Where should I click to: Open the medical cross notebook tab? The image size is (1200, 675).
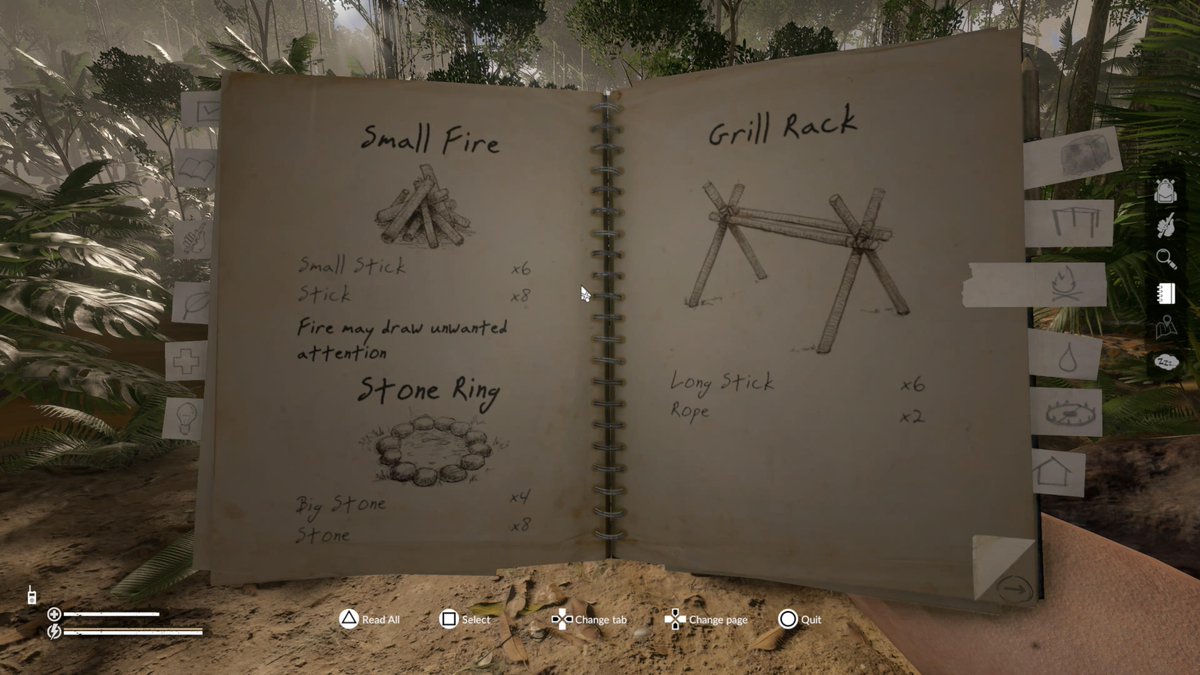186,360
